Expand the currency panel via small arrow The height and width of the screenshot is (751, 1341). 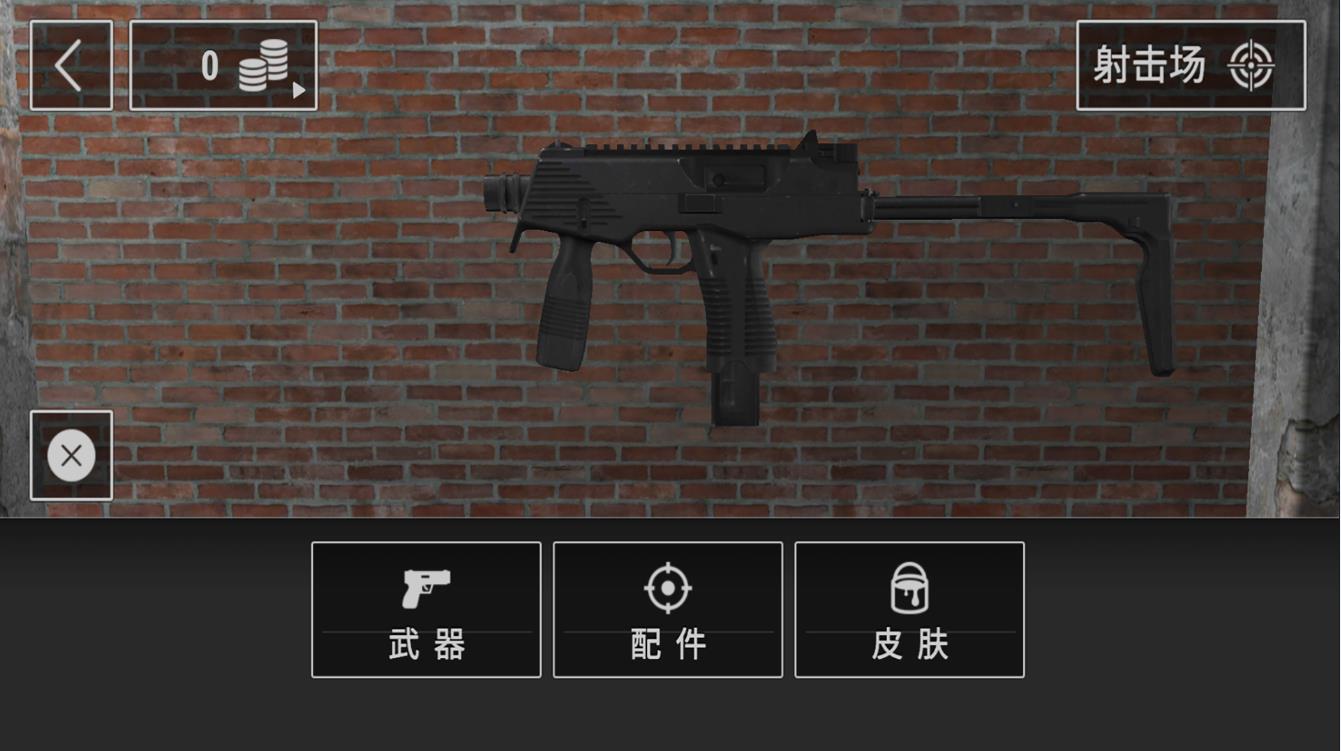click(x=297, y=88)
